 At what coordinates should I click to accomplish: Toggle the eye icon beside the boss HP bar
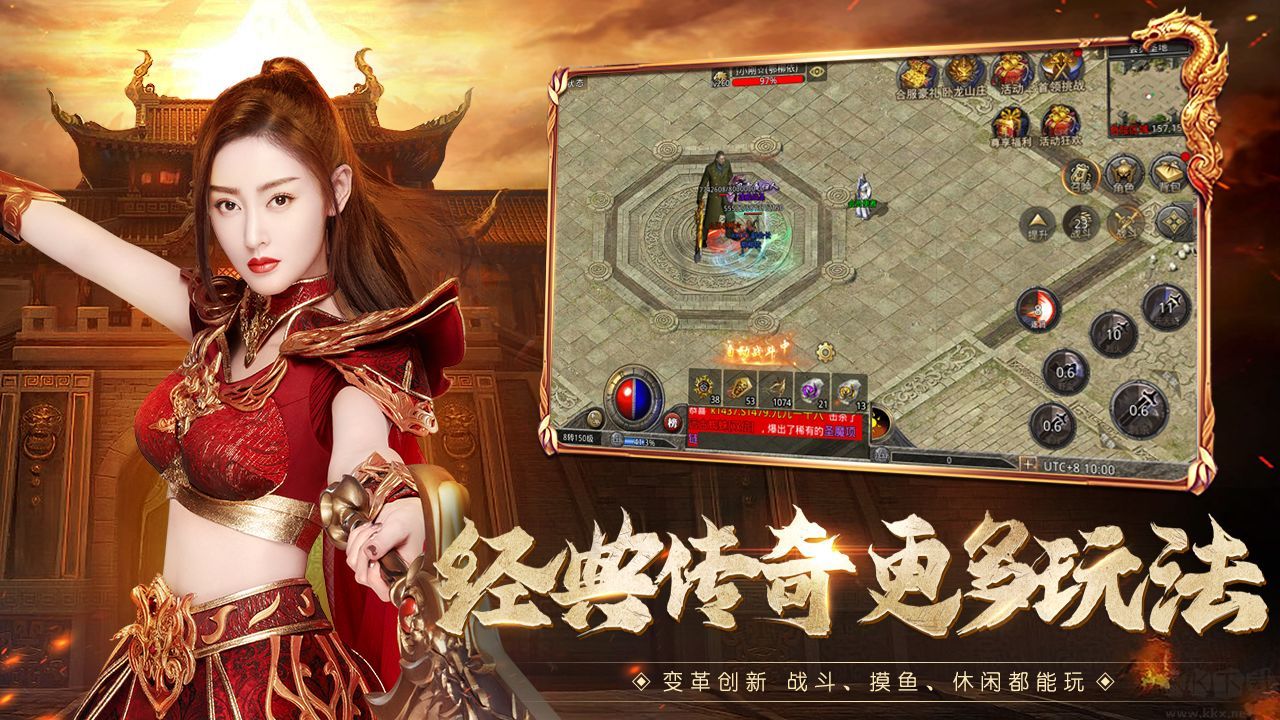[819, 71]
